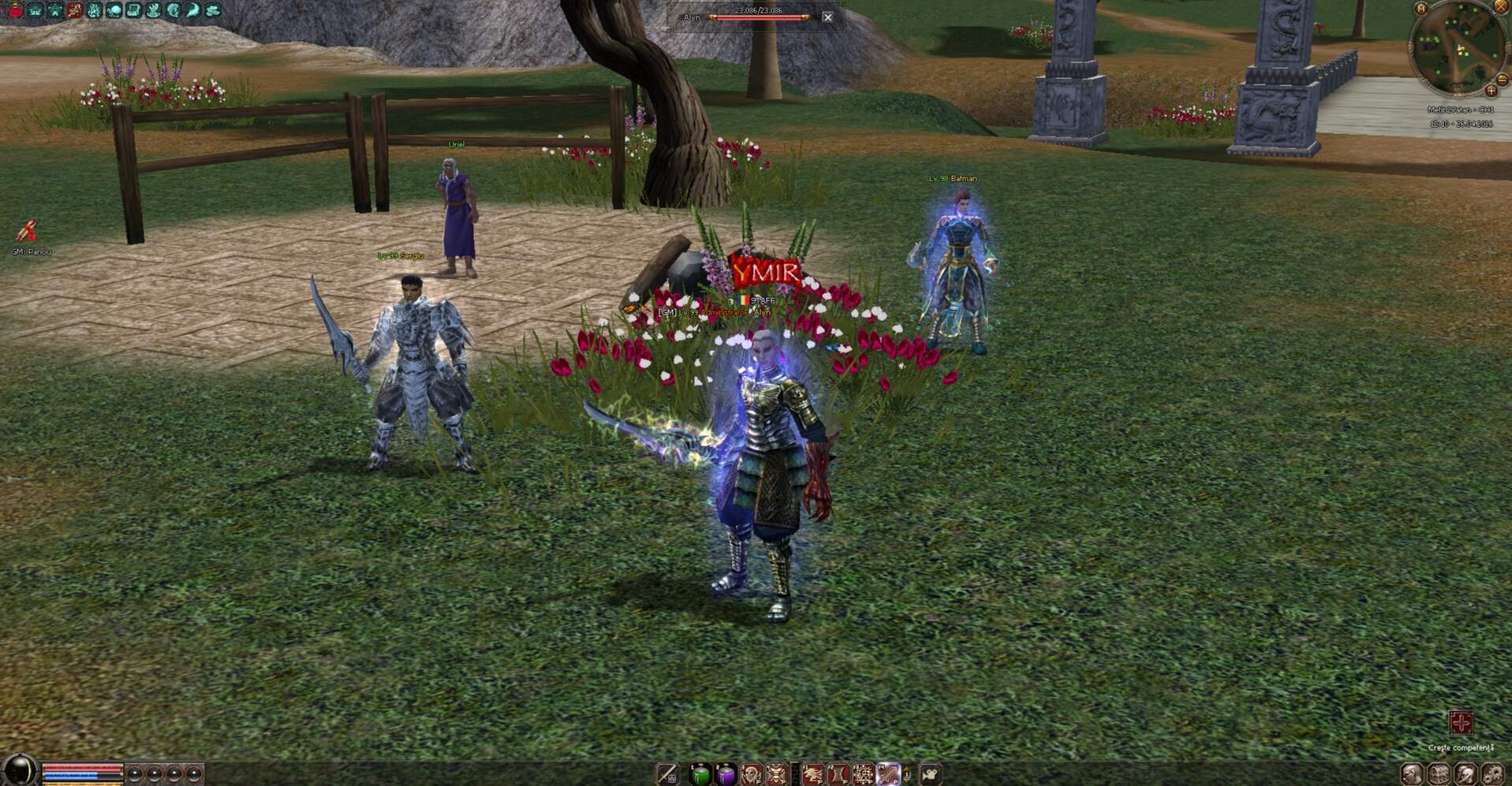Click the moon-shaped buff icon in top-left row
Viewport: 1512px width, 786px height.
[194, 9]
